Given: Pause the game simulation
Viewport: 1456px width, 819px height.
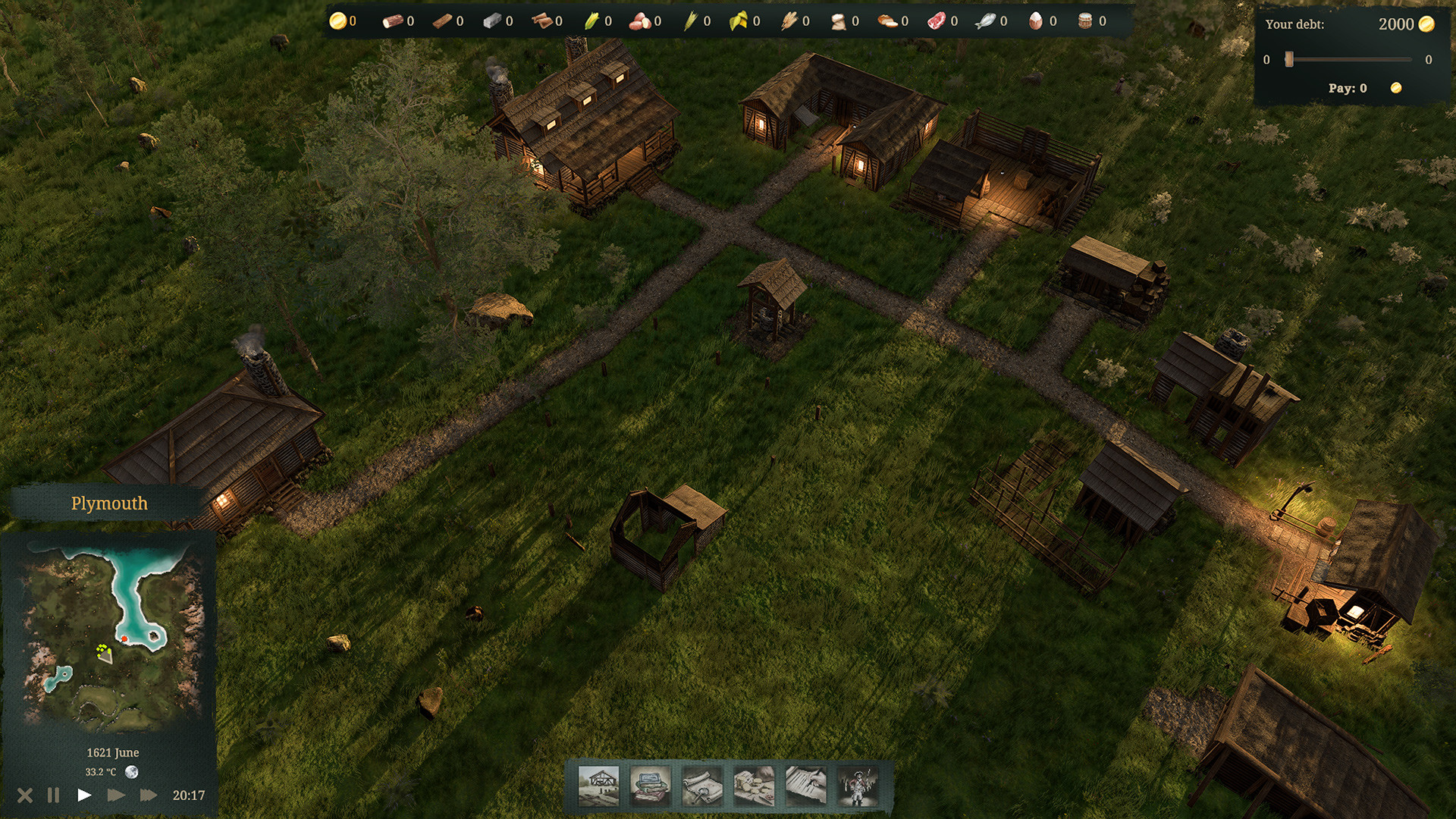Looking at the screenshot, I should 52,795.
